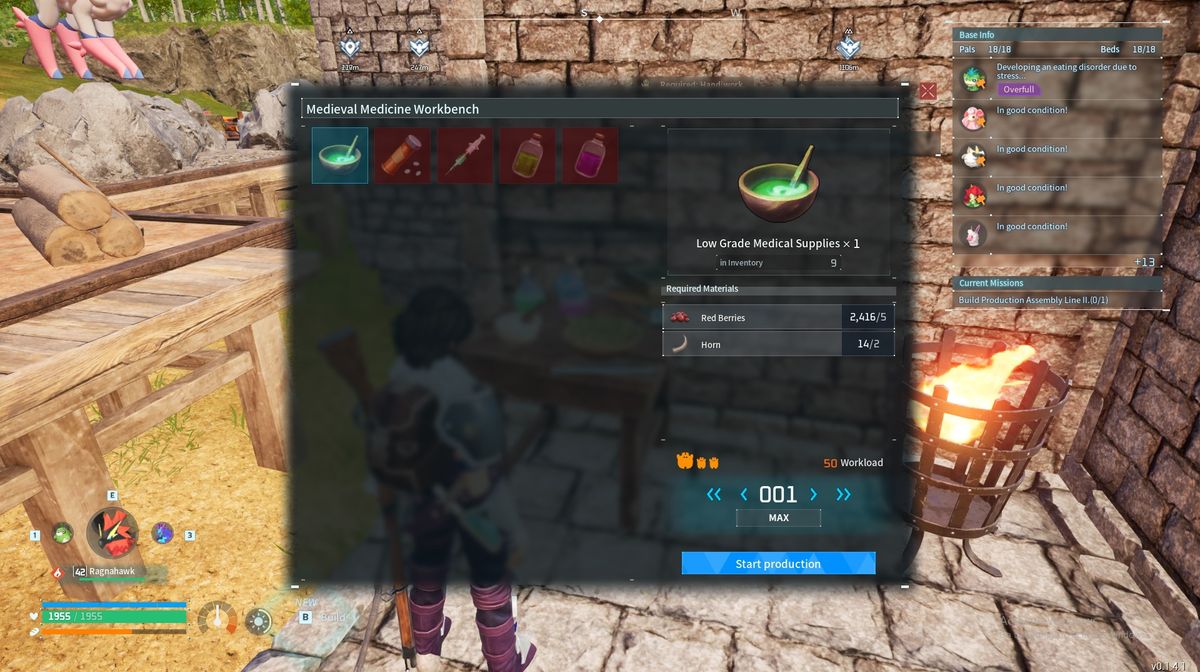Screen dimensions: 1200x672
Task: Choose the orange pill bottle recipe
Action: coord(403,155)
